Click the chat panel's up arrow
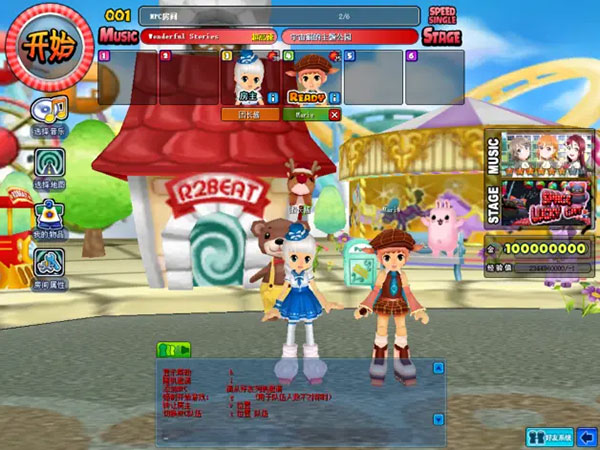Viewport: 600px width, 450px height. point(438,368)
